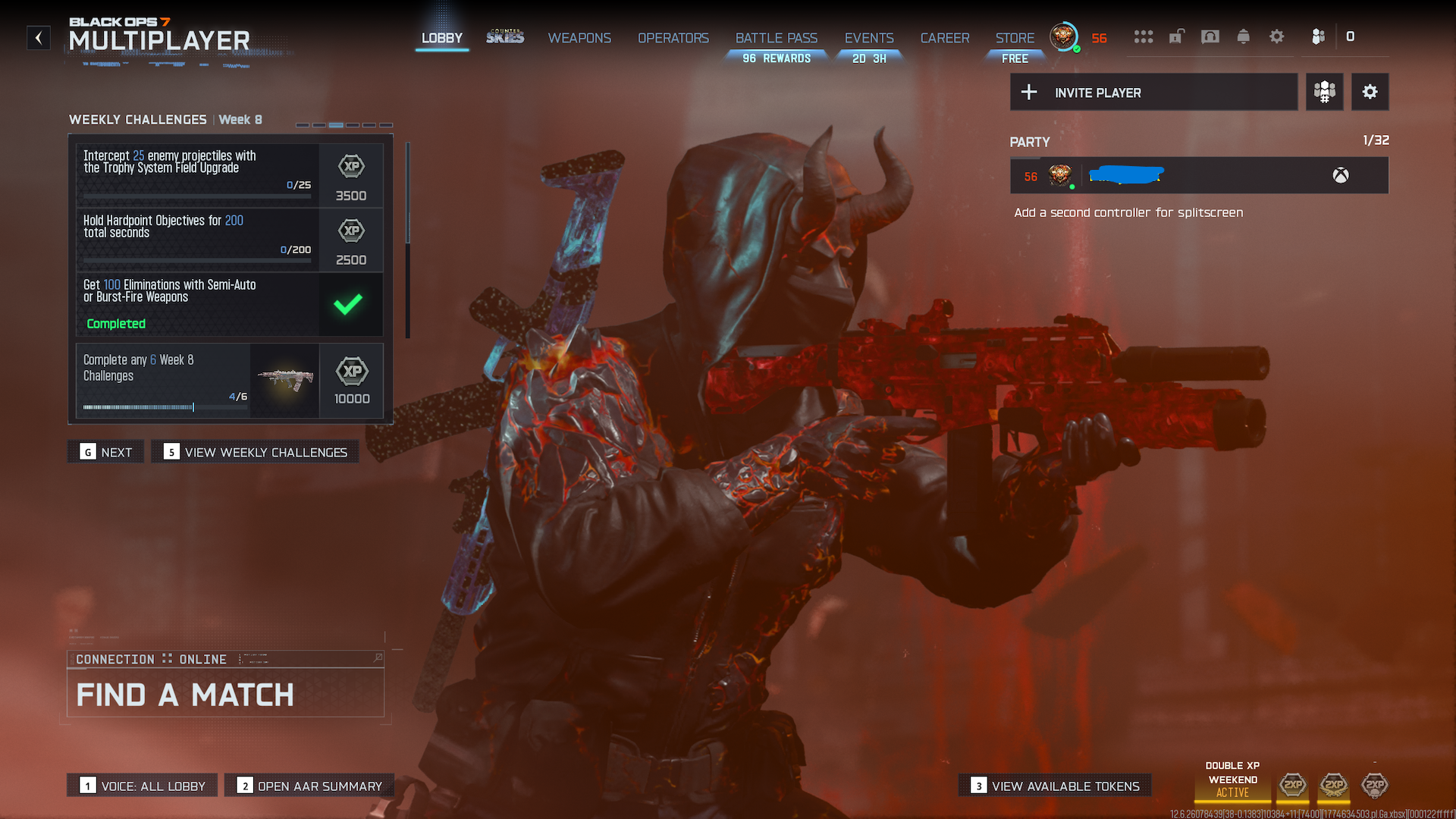
Task: Select the Events tab
Action: pyautogui.click(x=869, y=38)
